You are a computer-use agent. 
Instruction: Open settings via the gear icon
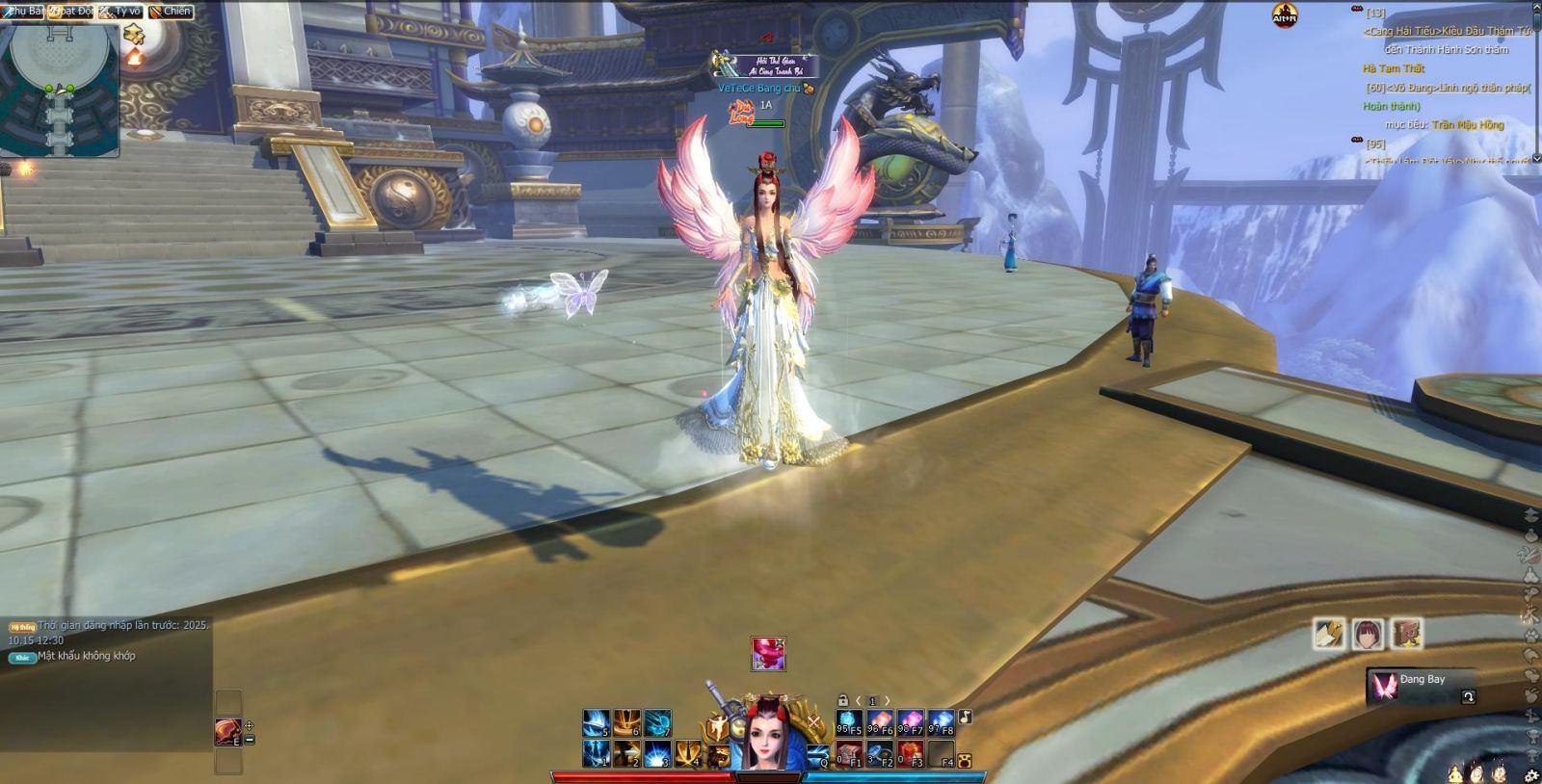[x=1532, y=775]
